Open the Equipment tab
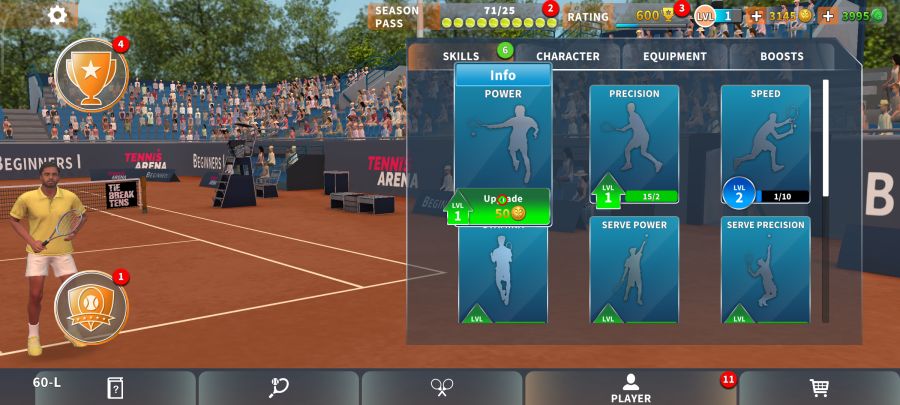The image size is (900, 405). click(x=675, y=56)
